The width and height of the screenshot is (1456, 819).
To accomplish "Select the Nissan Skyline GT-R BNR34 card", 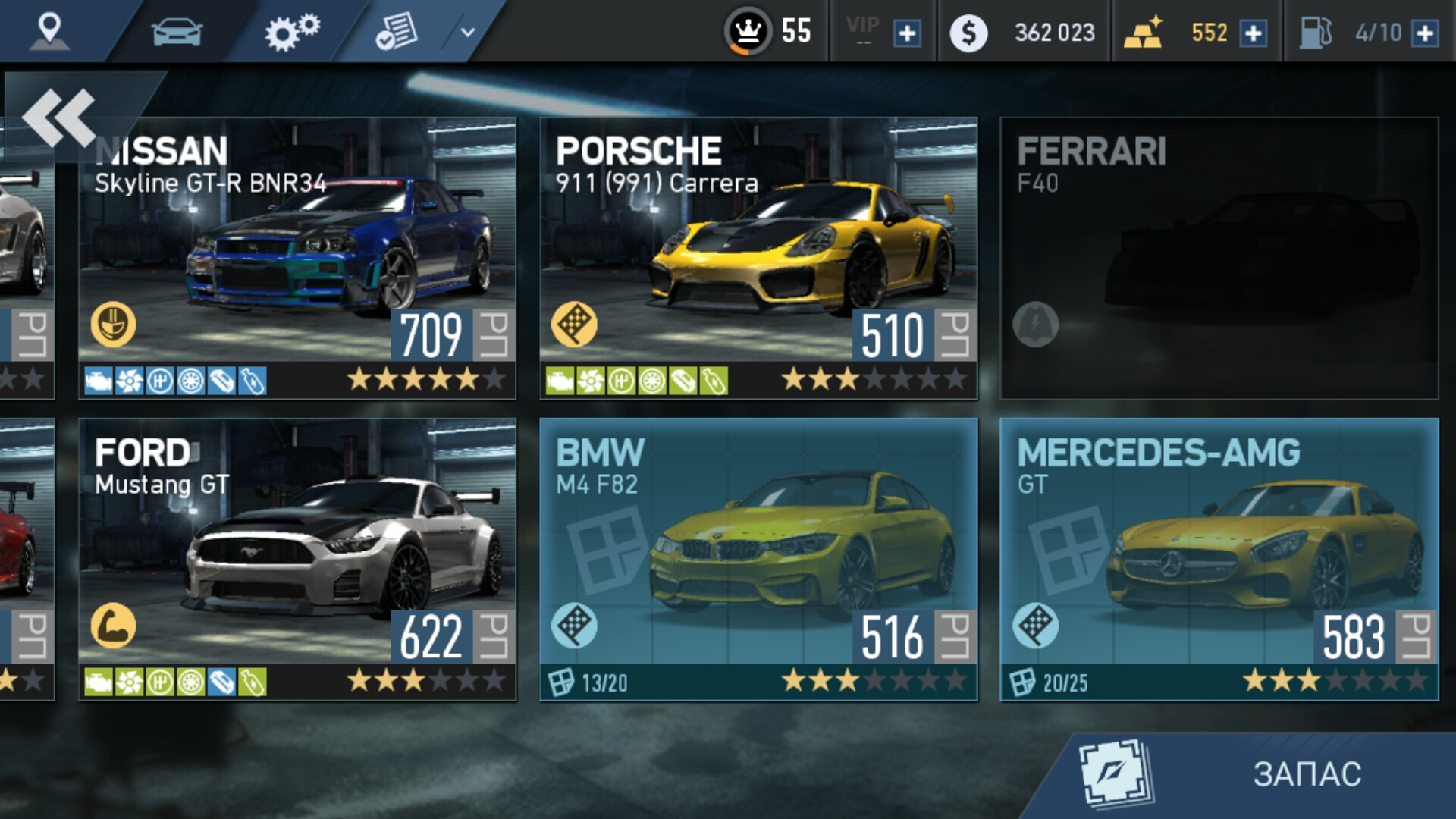I will [x=297, y=258].
